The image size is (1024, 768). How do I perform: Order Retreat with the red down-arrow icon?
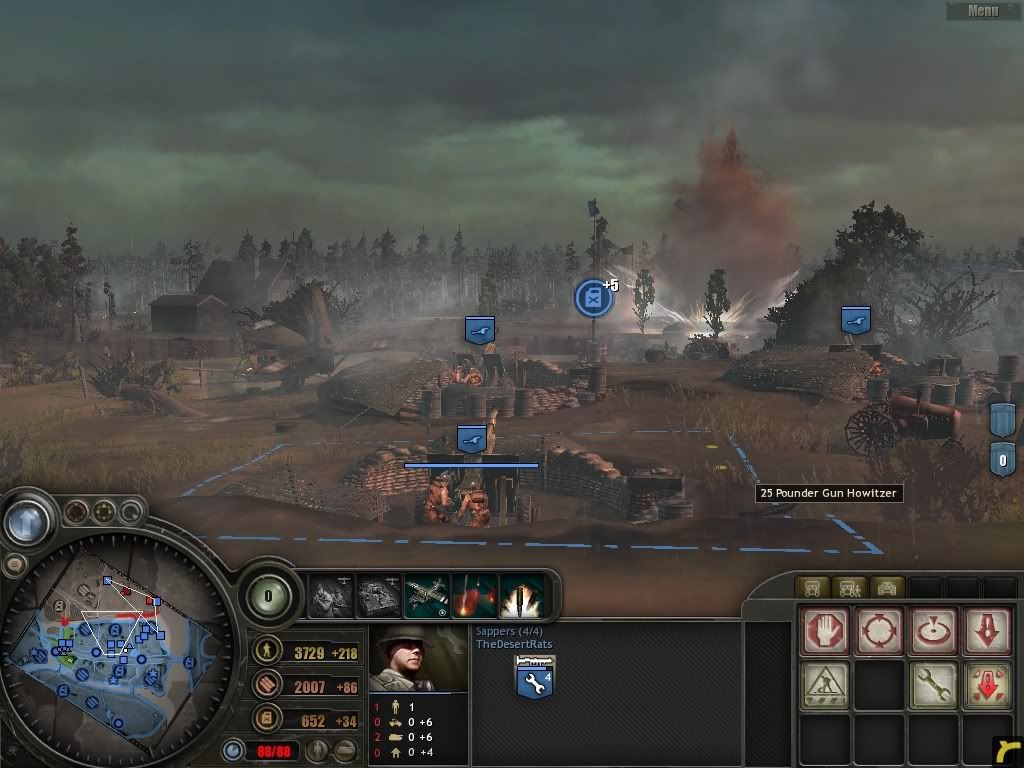click(988, 632)
